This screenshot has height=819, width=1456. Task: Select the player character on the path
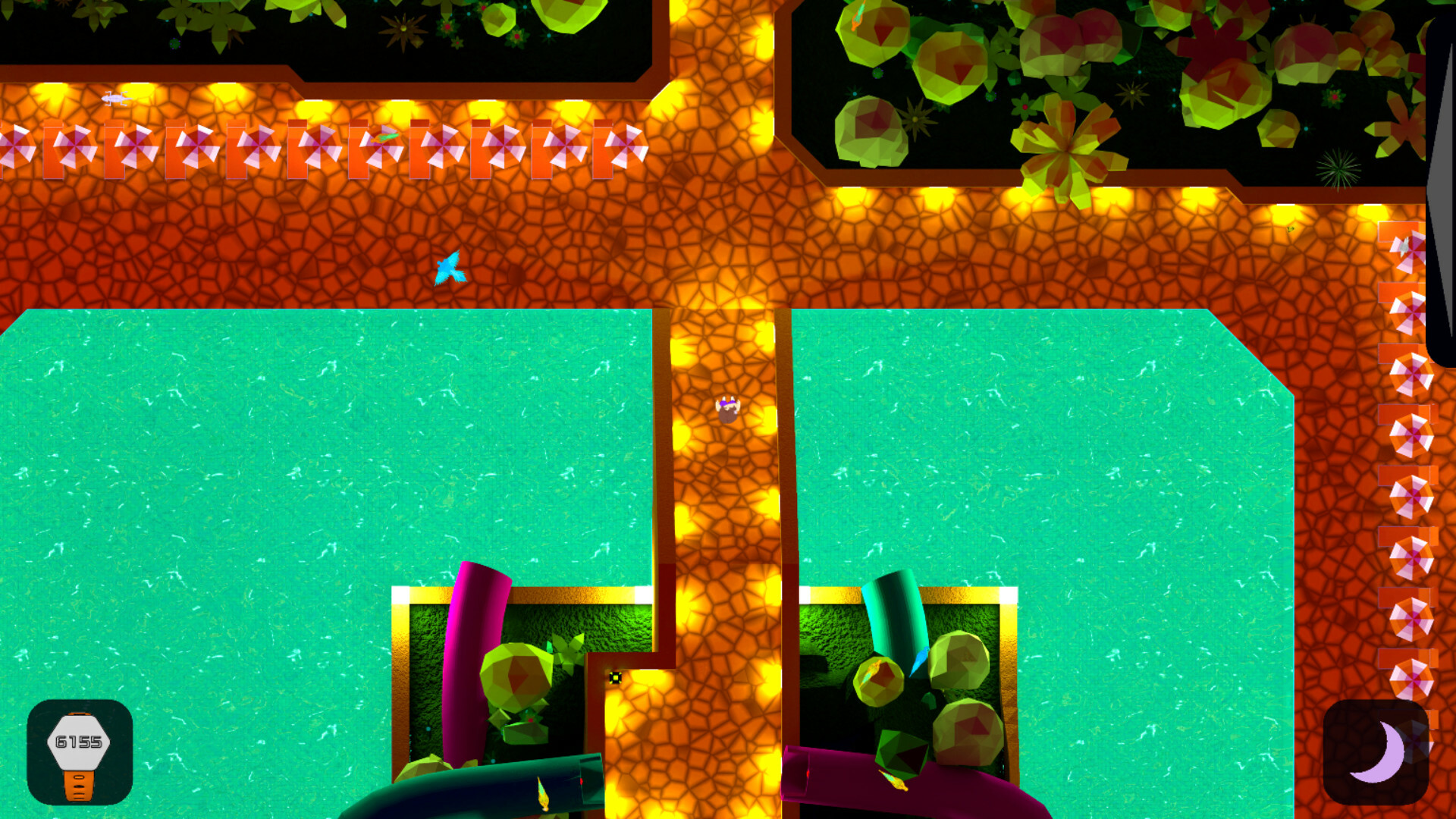(x=726, y=409)
